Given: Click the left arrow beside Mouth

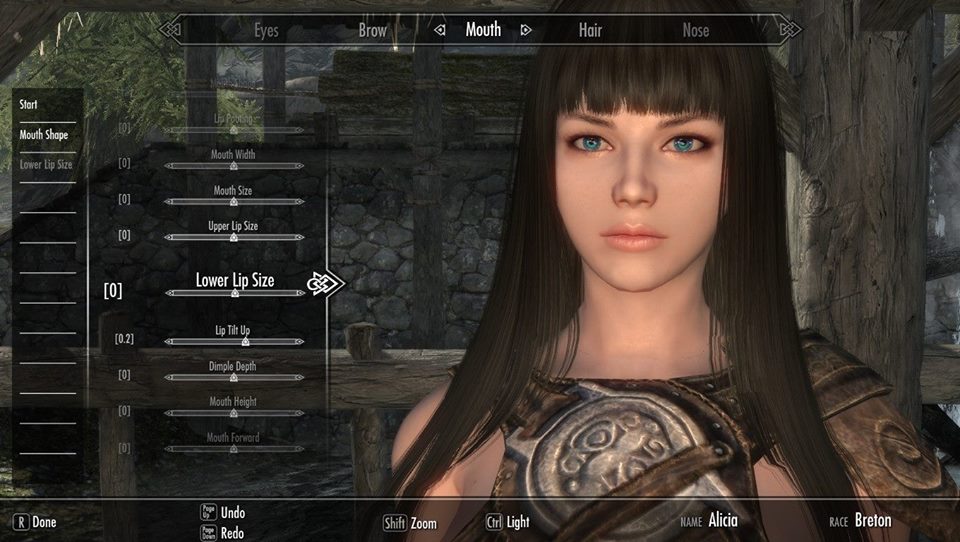Looking at the screenshot, I should tap(439, 31).
